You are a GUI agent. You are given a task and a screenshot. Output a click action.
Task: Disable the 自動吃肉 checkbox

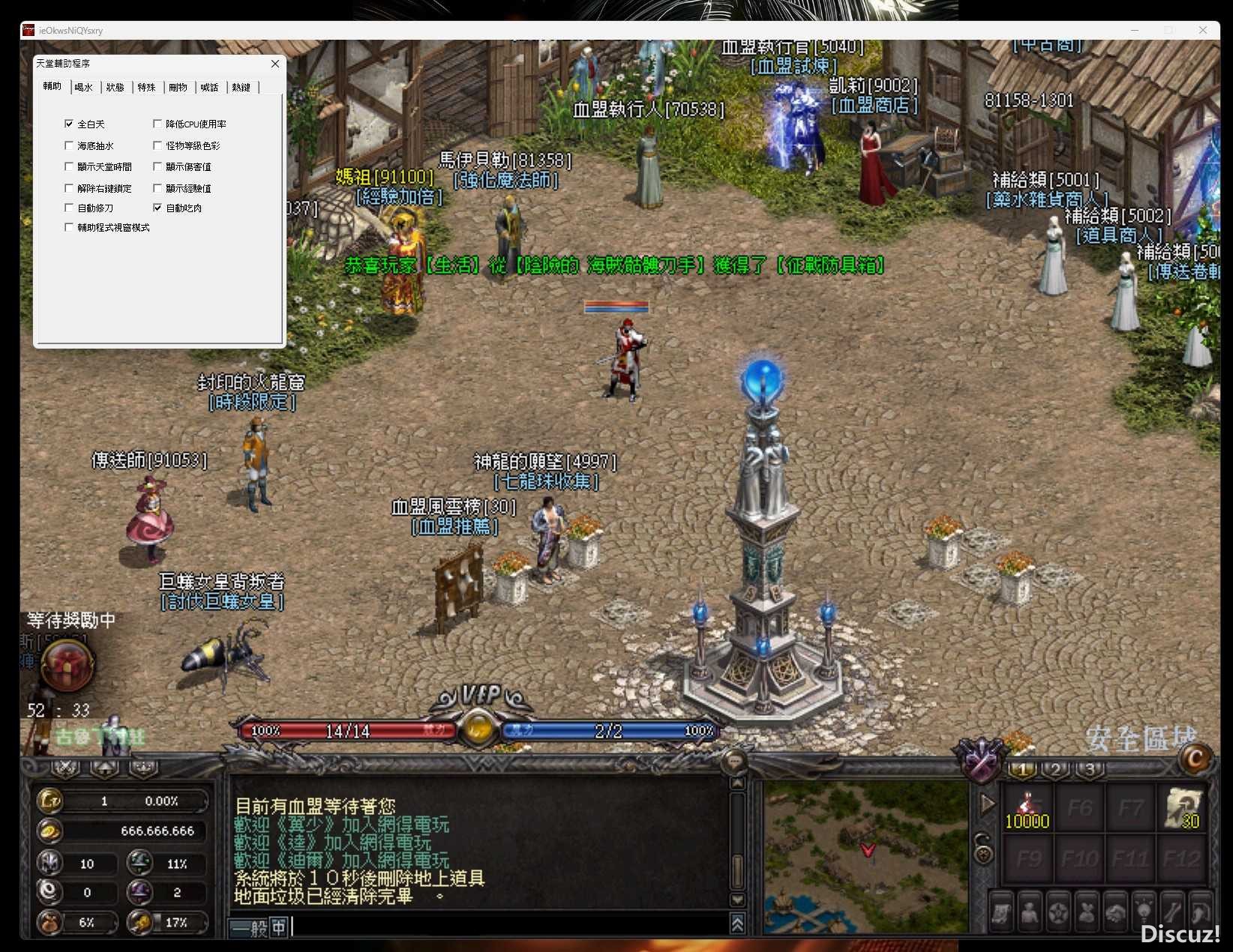[x=157, y=208]
